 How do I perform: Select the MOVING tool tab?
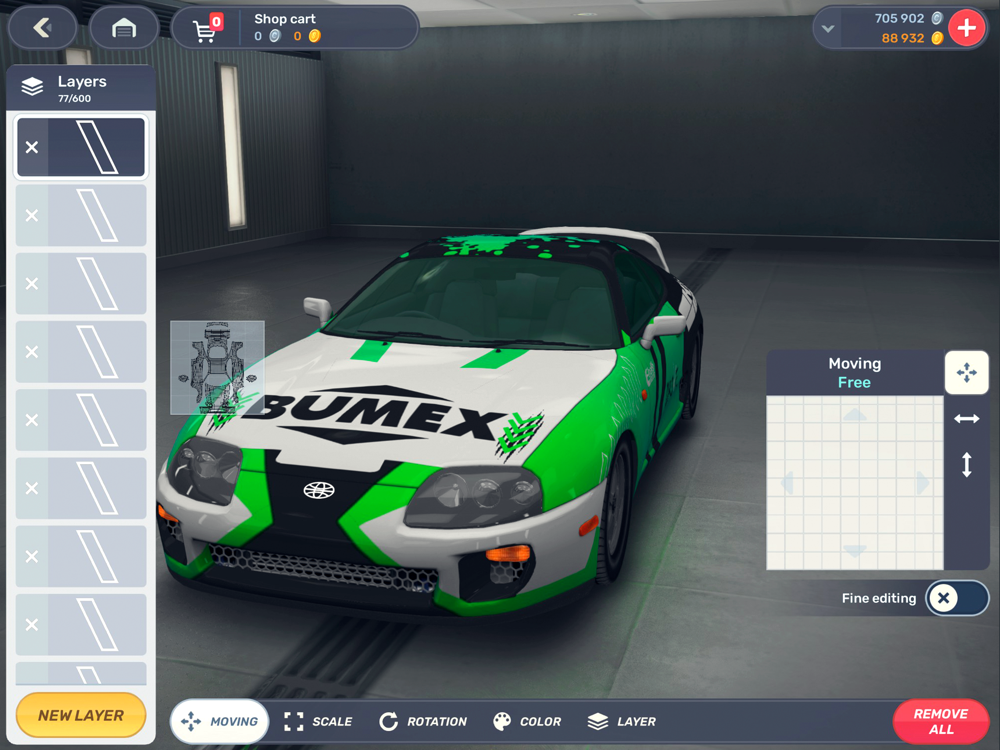220,721
